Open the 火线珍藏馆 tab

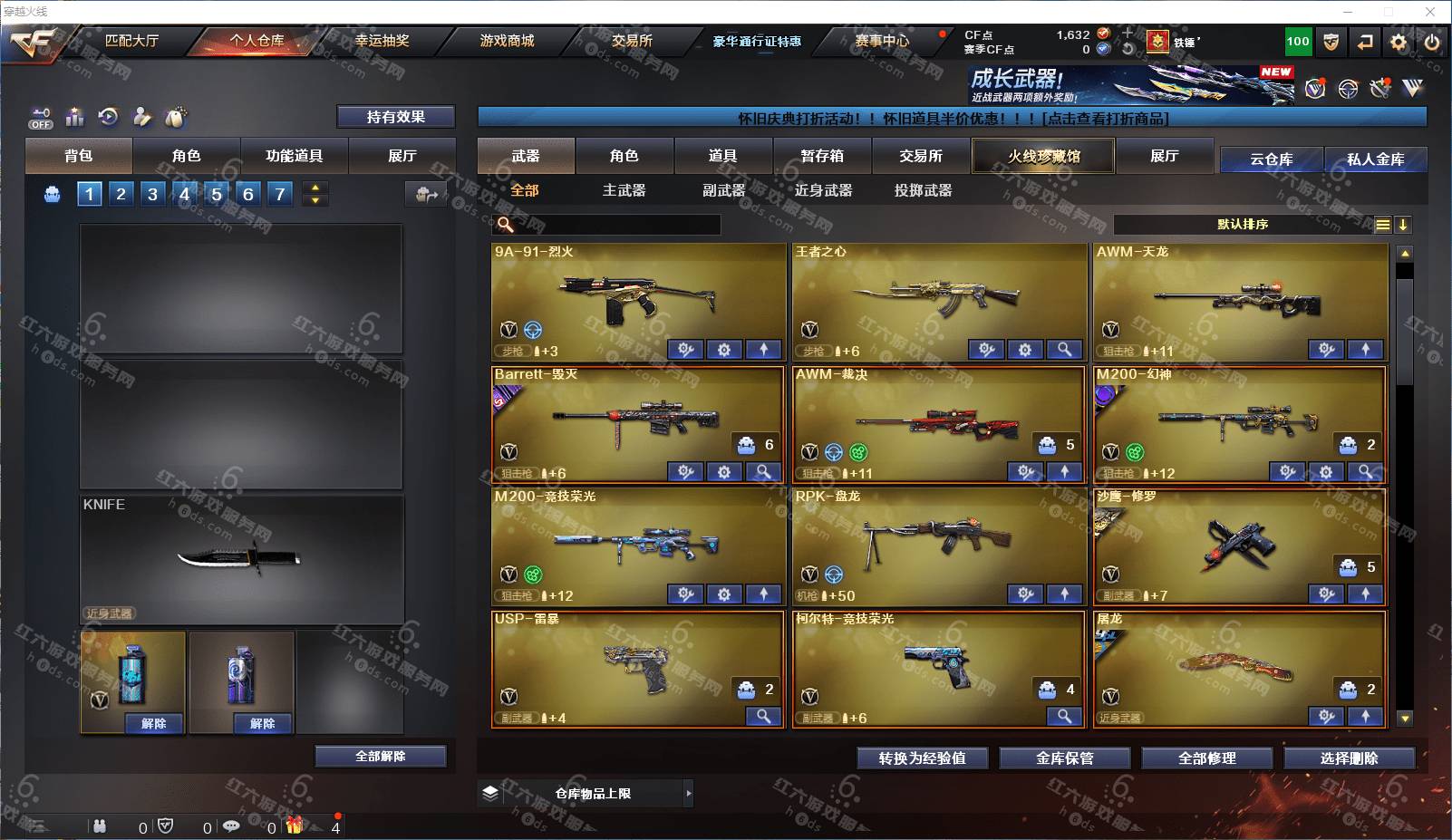click(x=1043, y=156)
